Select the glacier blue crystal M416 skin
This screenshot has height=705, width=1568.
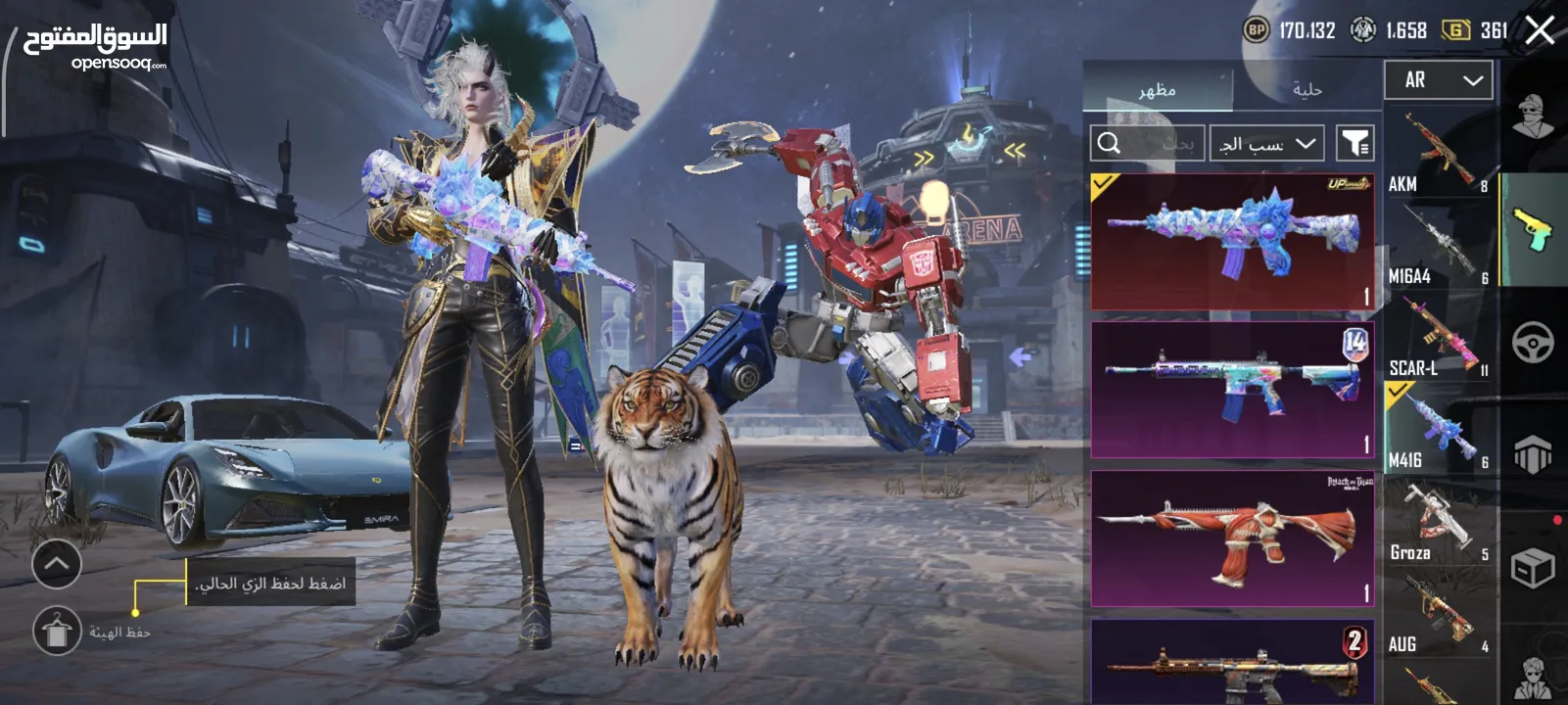click(1232, 242)
